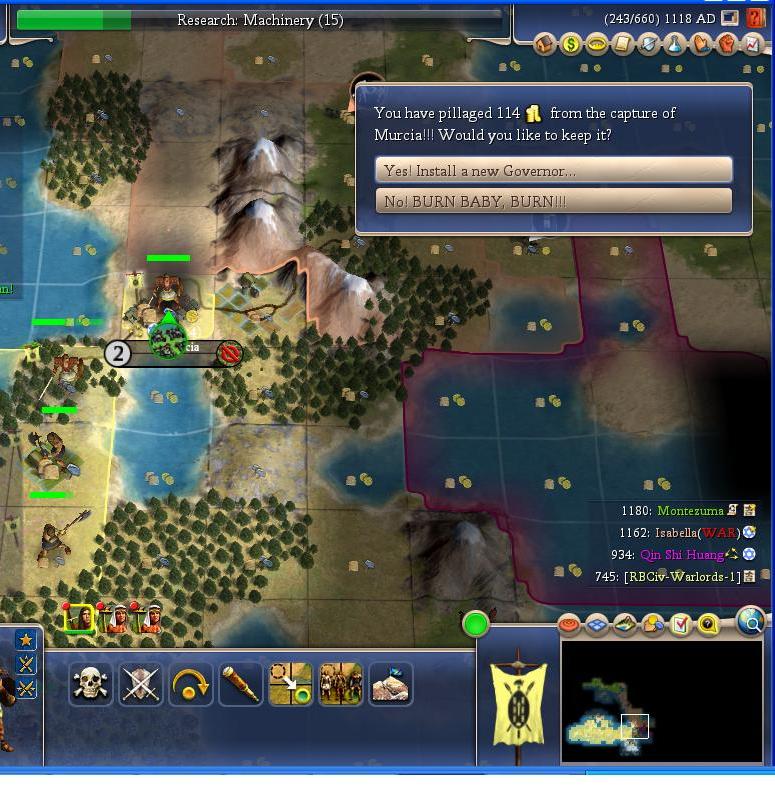Select the highlighted unit in the stack
The width and height of the screenshot is (775, 800).
point(79,619)
